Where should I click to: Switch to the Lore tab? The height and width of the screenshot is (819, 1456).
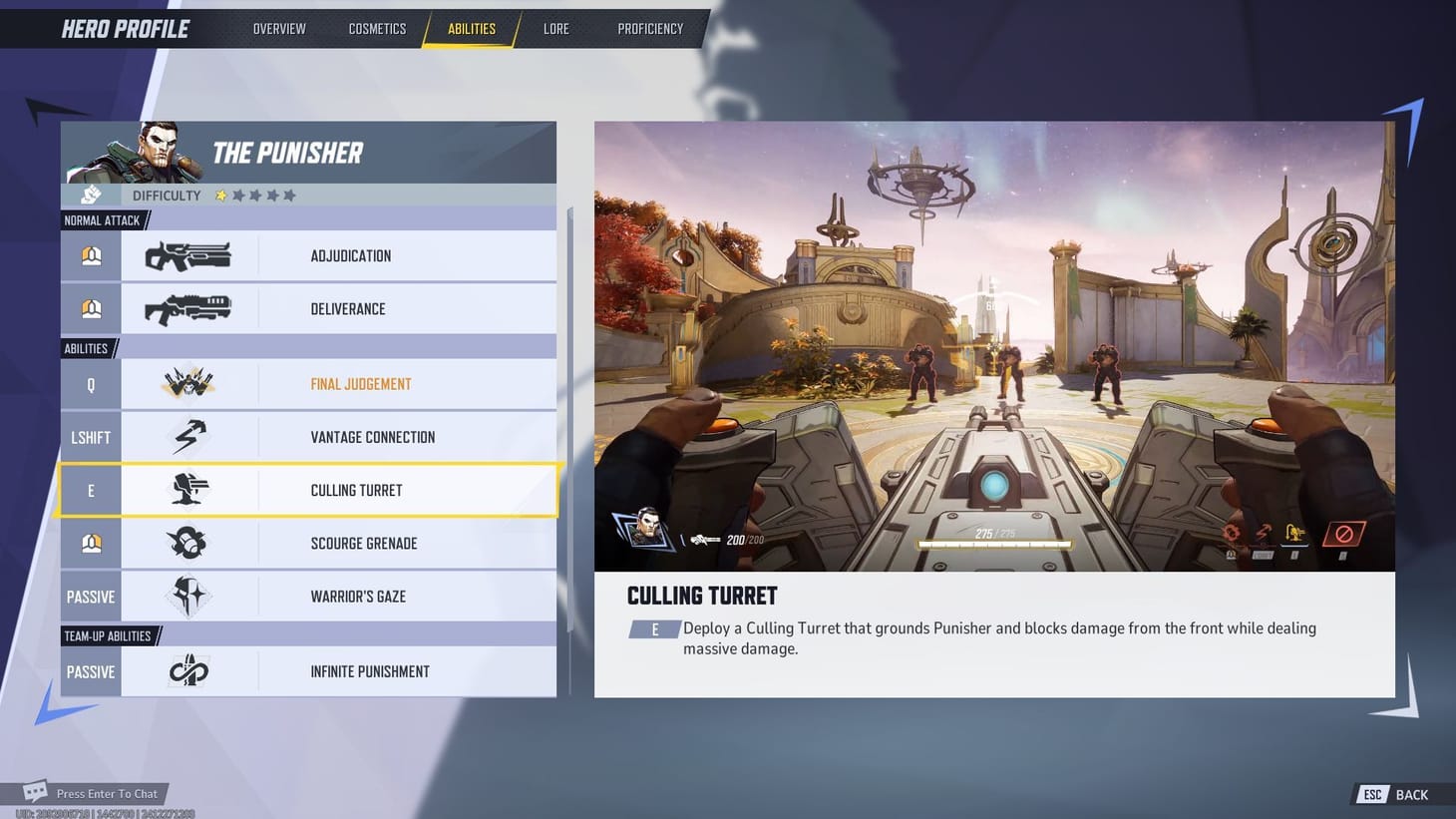pyautogui.click(x=555, y=28)
